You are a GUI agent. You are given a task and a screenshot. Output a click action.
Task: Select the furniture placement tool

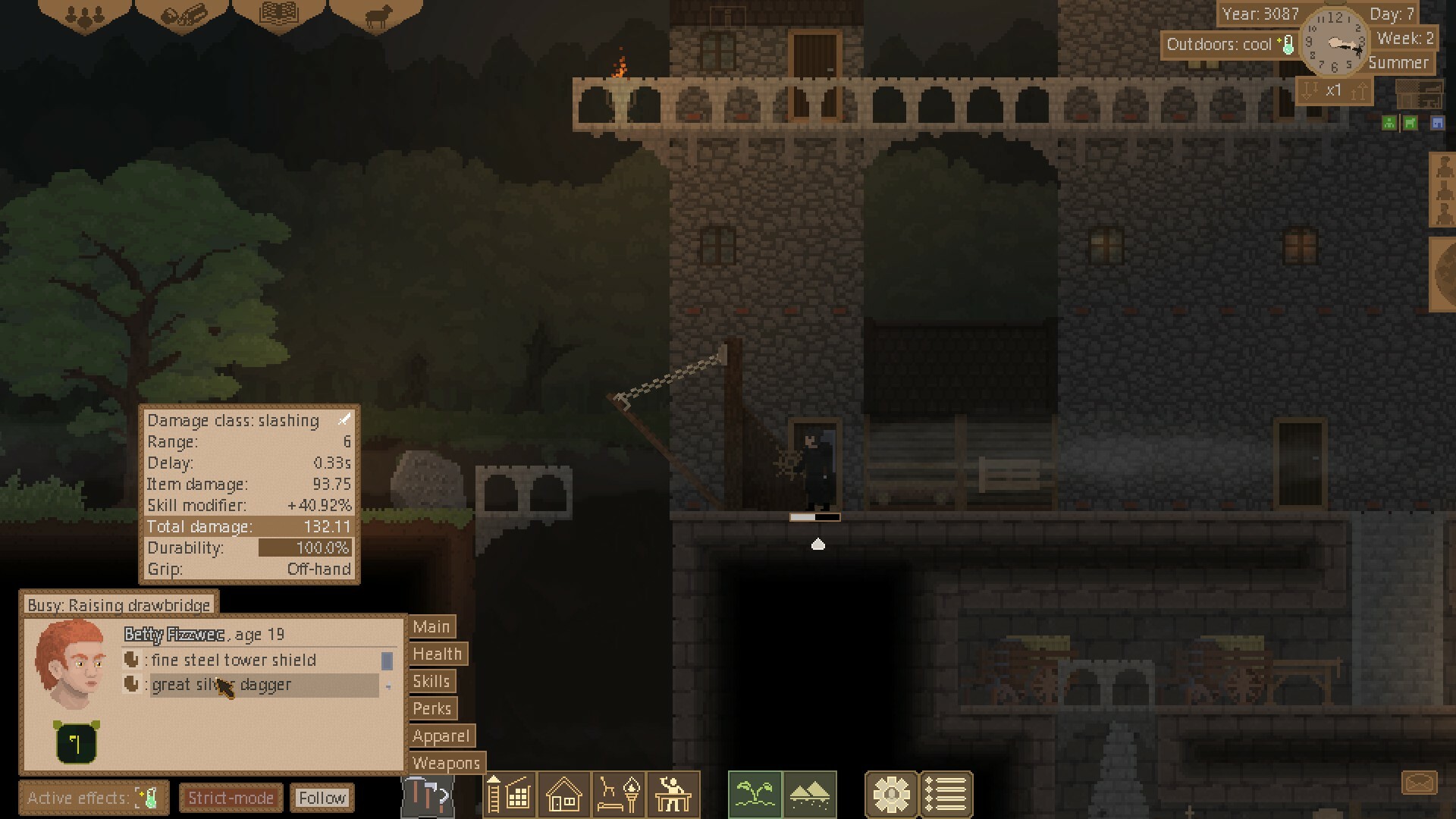[x=617, y=794]
